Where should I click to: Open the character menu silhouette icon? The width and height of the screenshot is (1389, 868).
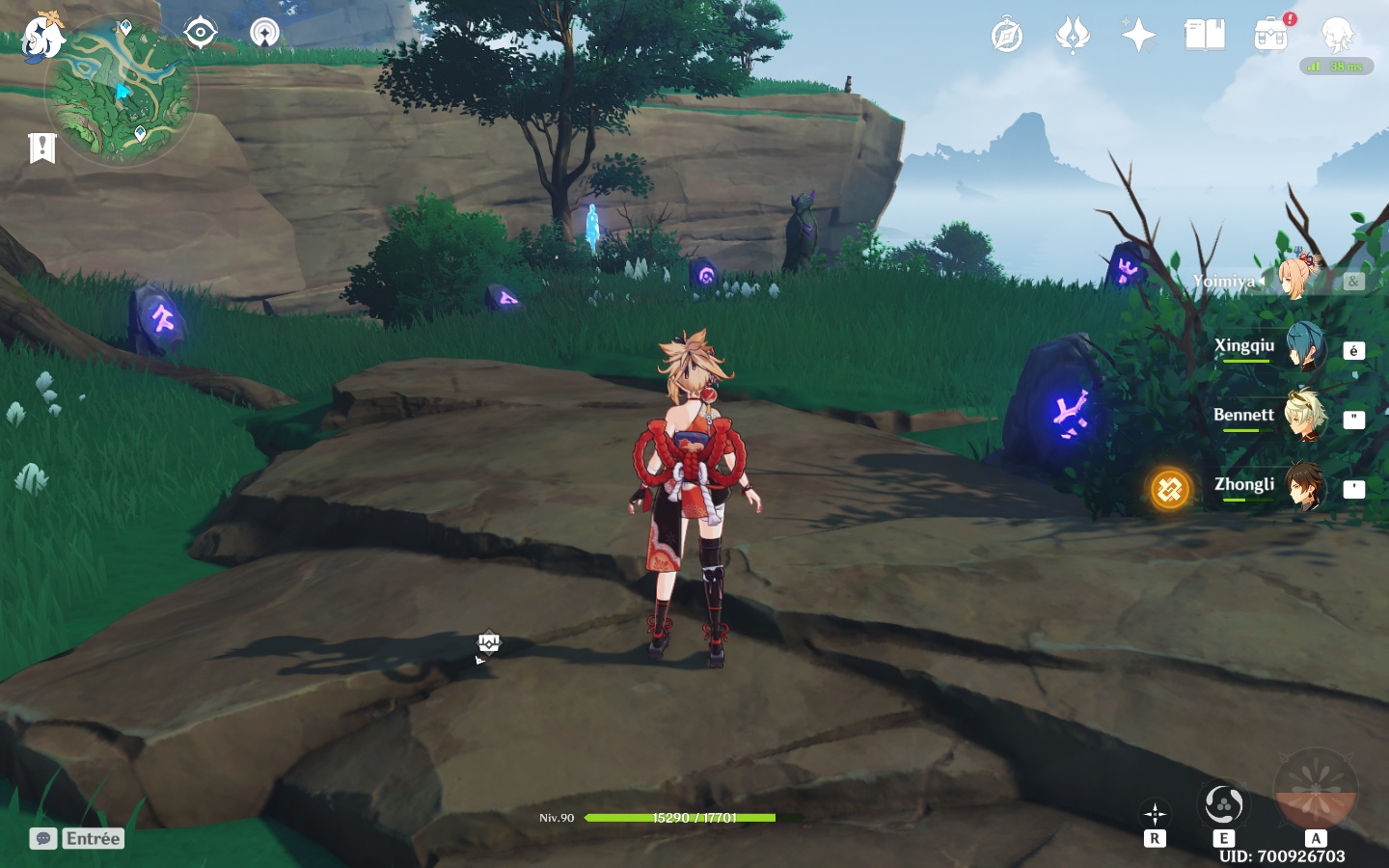click(x=1338, y=37)
